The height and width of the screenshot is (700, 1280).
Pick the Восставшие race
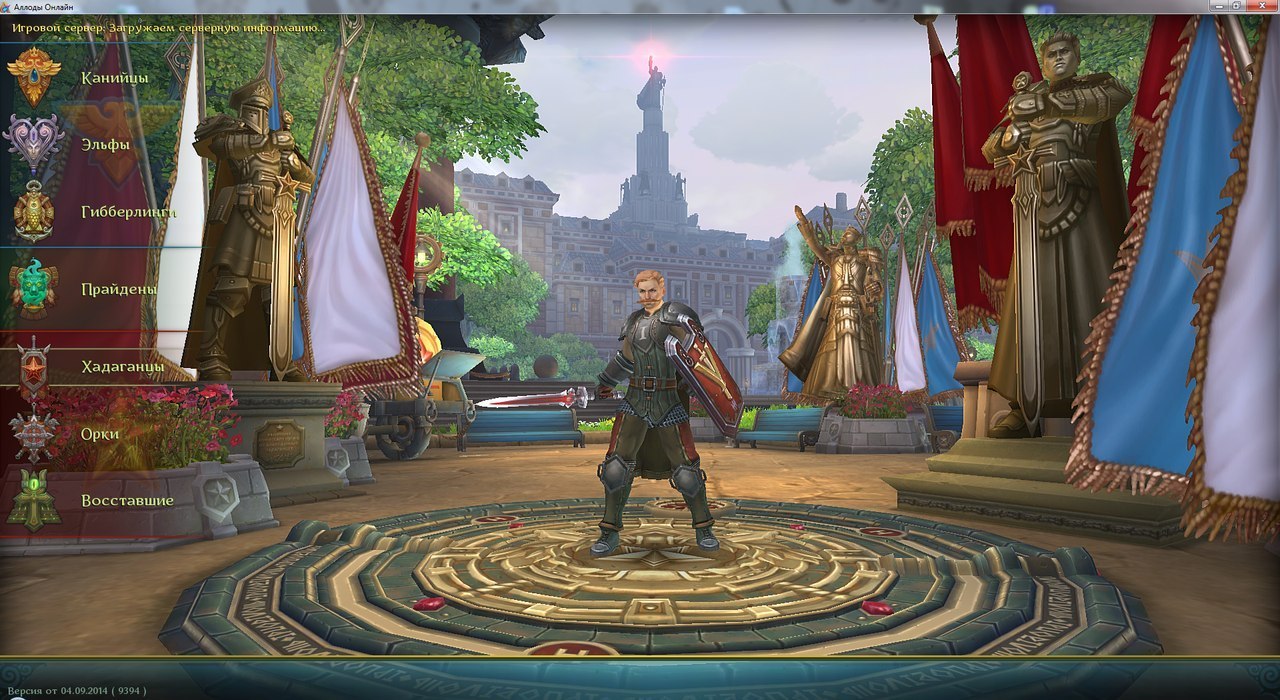click(127, 500)
